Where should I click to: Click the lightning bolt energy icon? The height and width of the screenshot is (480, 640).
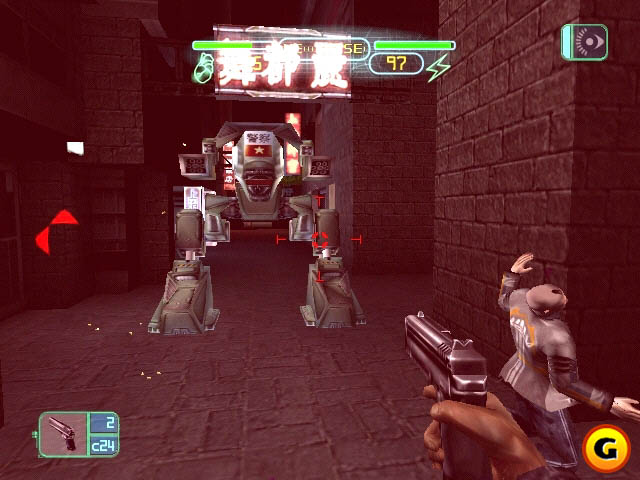tap(438, 67)
